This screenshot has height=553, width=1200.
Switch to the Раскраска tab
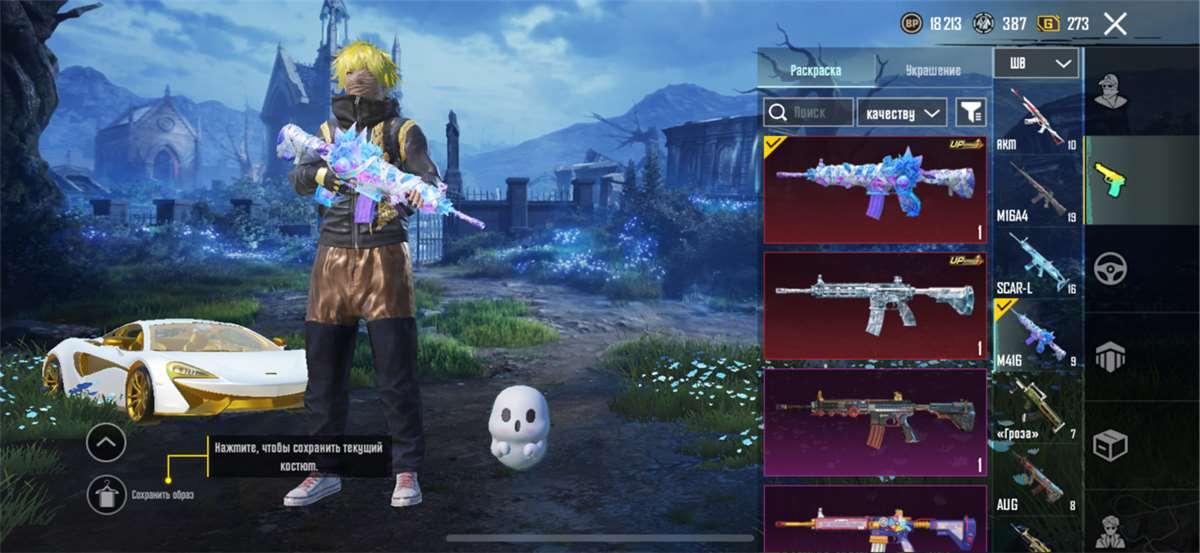pyautogui.click(x=815, y=71)
